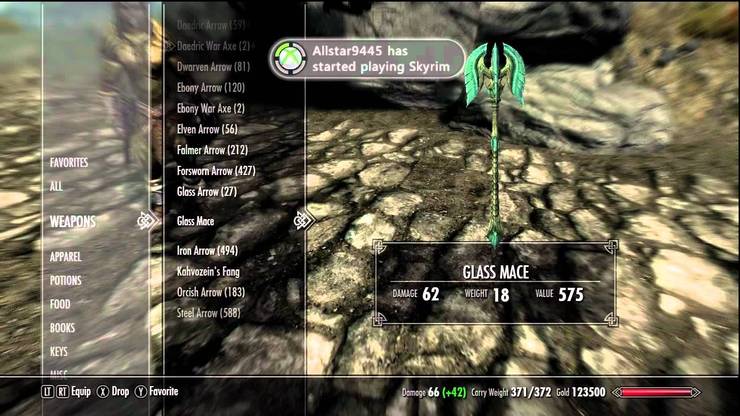
Task: Switch to the Books category
Action: click(62, 328)
